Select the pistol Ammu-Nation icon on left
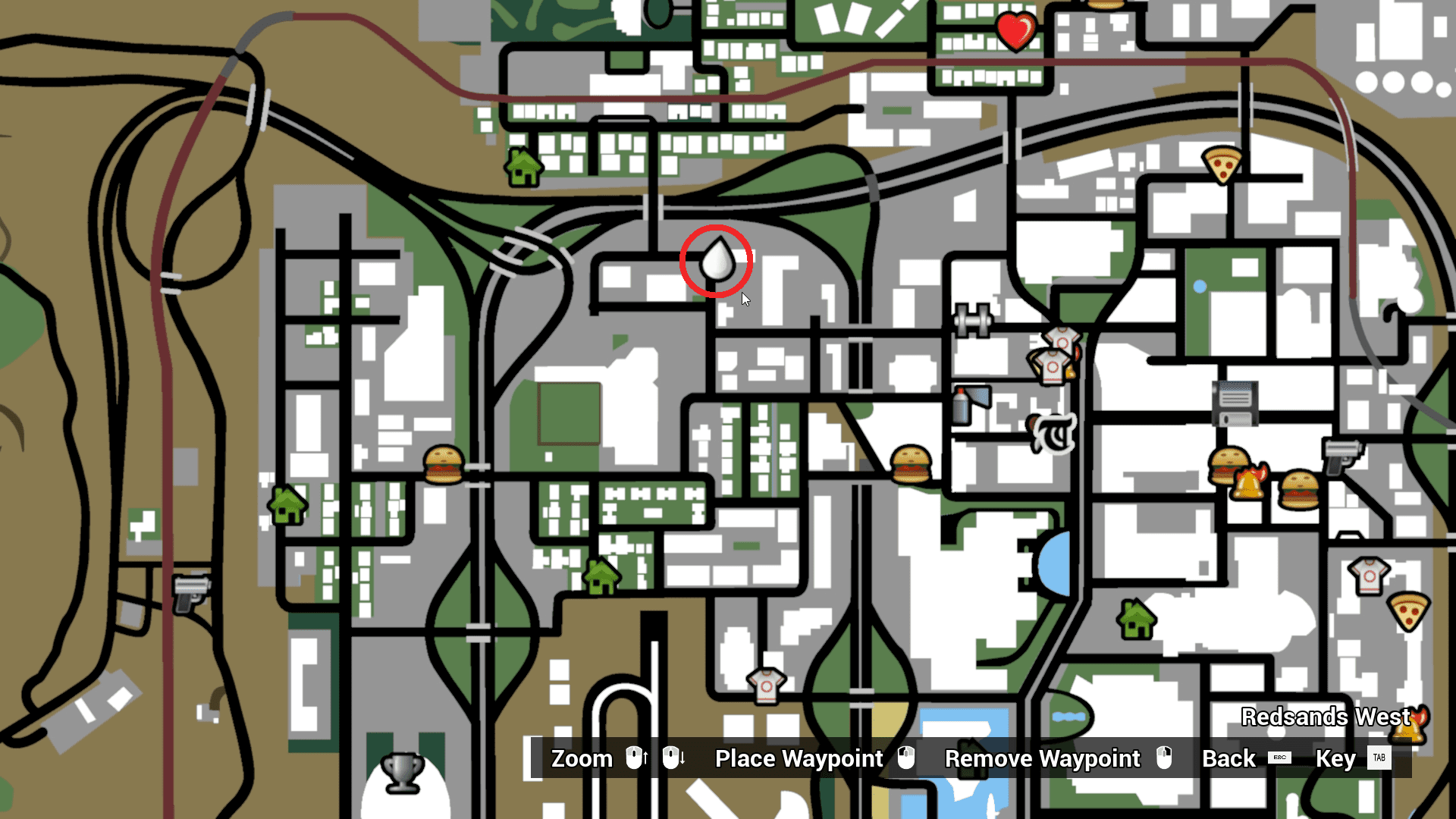This screenshot has height=819, width=1456. tap(190, 594)
